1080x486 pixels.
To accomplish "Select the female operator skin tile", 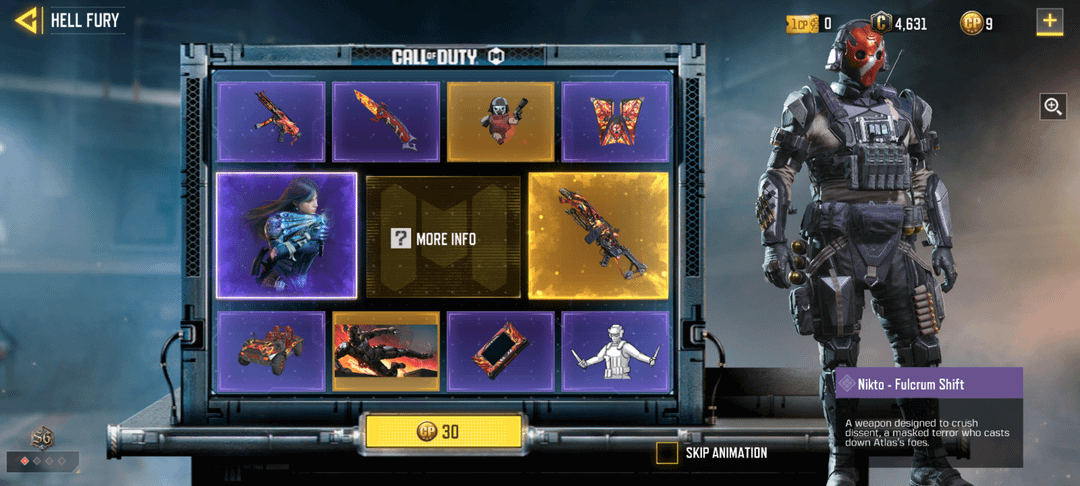I will pos(286,236).
